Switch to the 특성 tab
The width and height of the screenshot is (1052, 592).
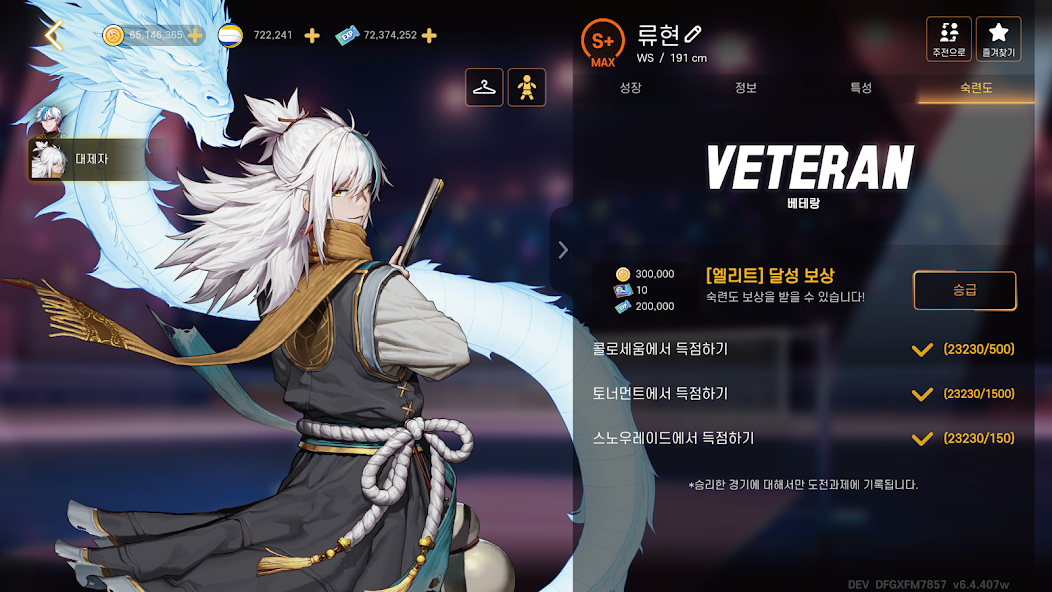(861, 88)
